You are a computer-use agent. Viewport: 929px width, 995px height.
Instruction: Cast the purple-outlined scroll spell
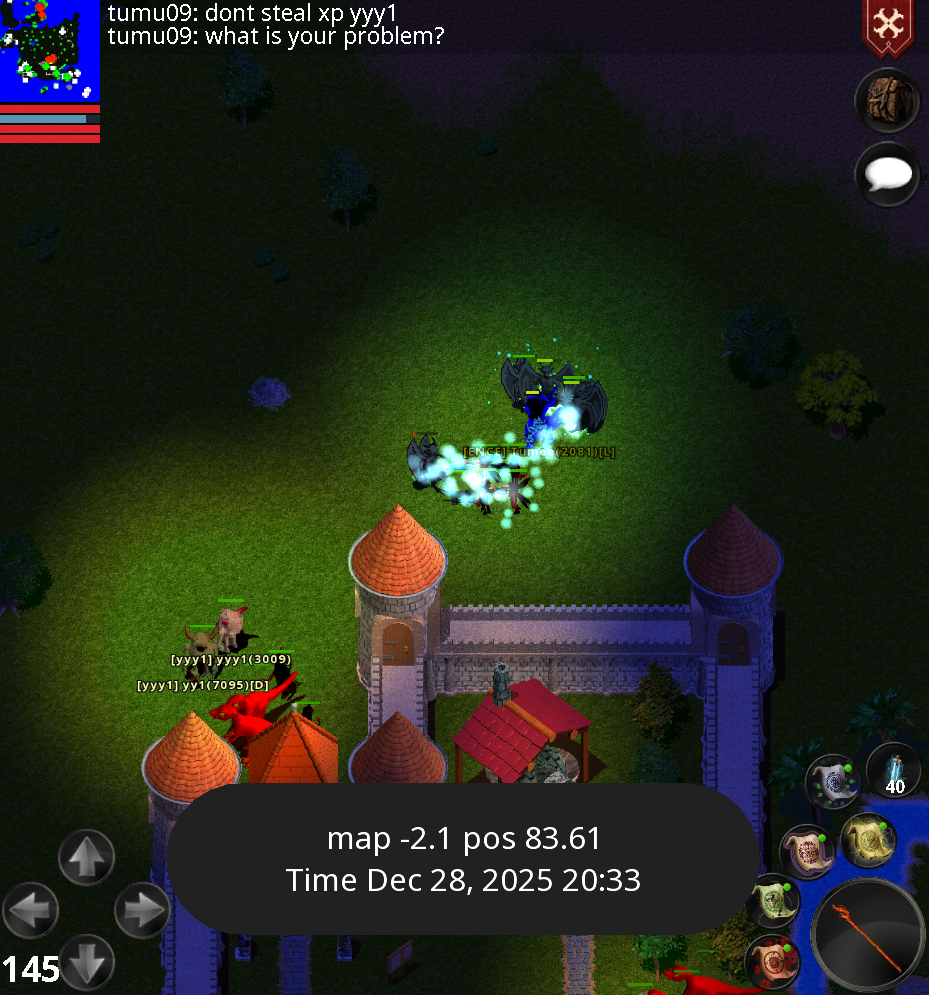pyautogui.click(x=806, y=852)
